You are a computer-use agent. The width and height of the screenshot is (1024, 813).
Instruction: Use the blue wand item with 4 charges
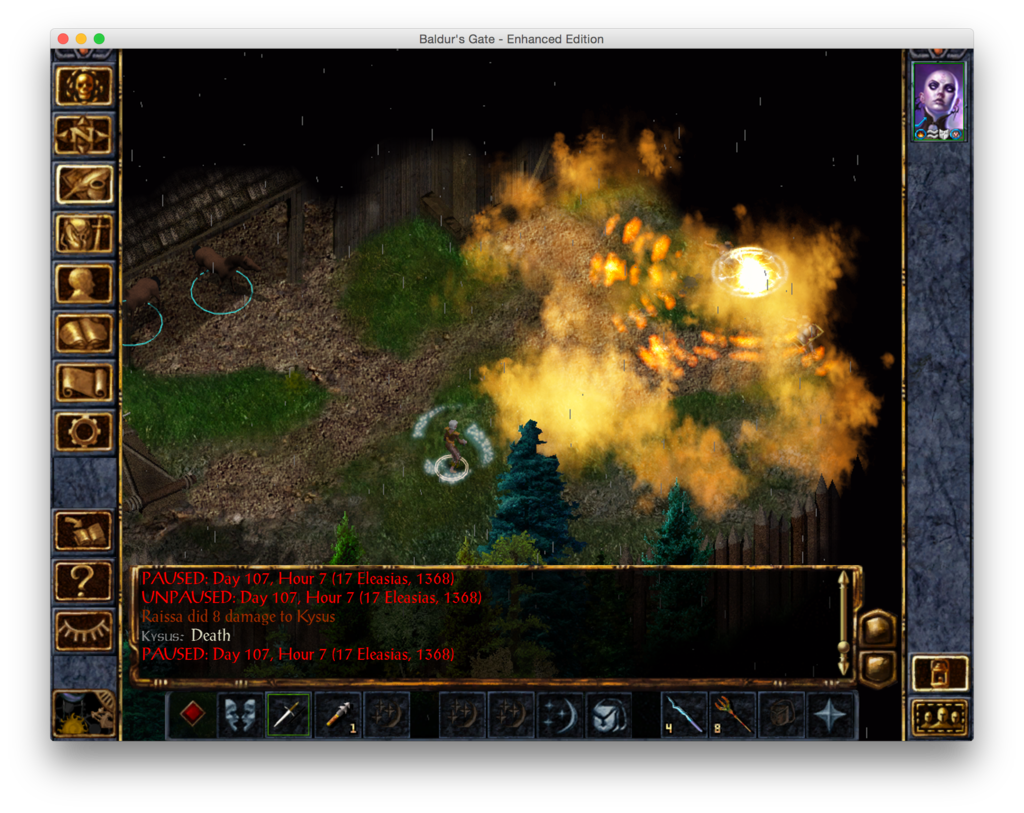(684, 715)
